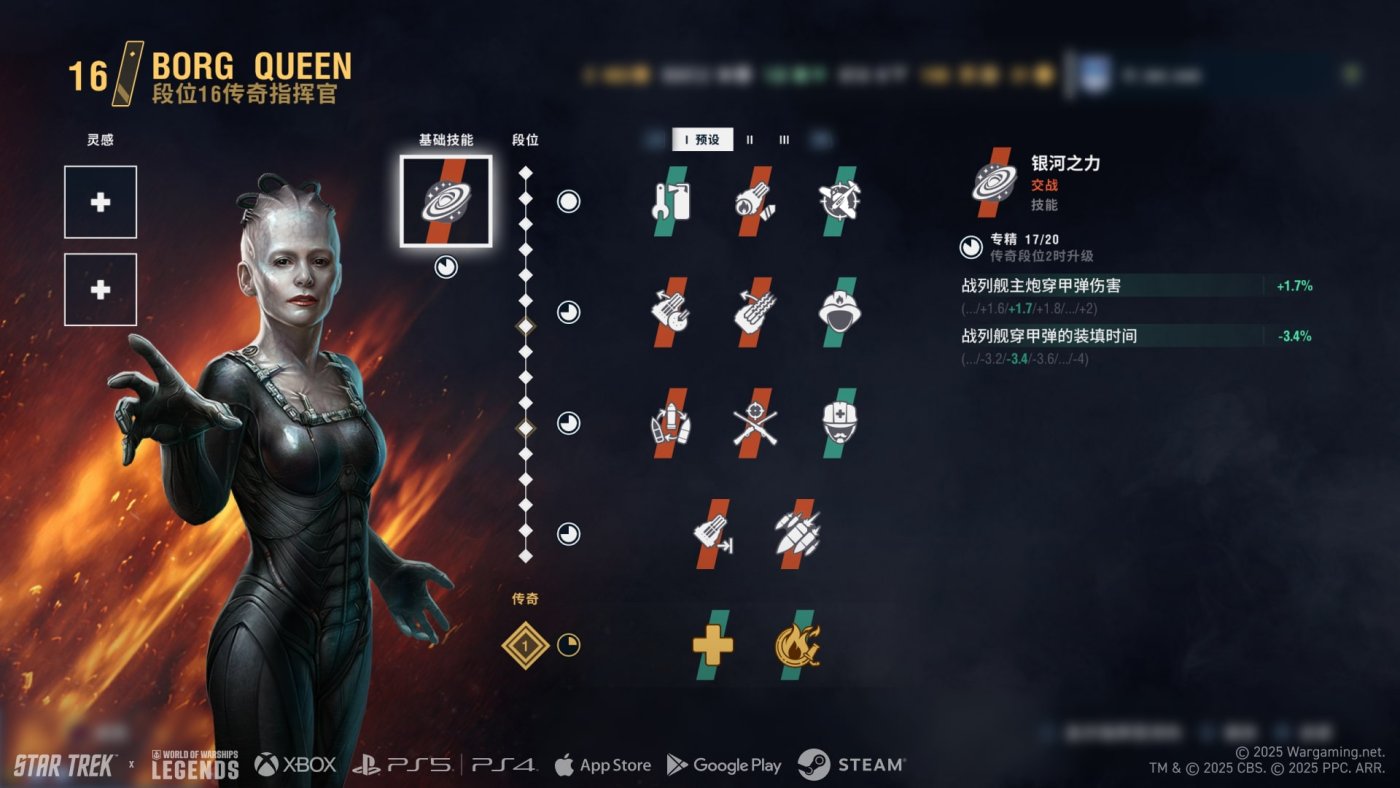Pick the golden cross legendary skill

[713, 645]
